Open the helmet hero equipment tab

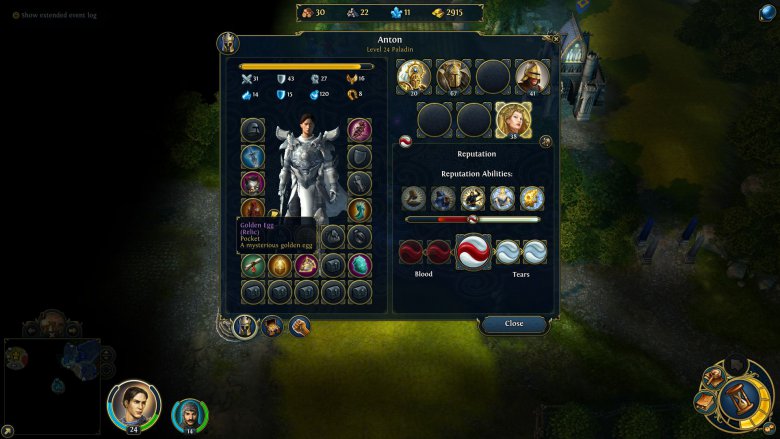click(x=243, y=325)
